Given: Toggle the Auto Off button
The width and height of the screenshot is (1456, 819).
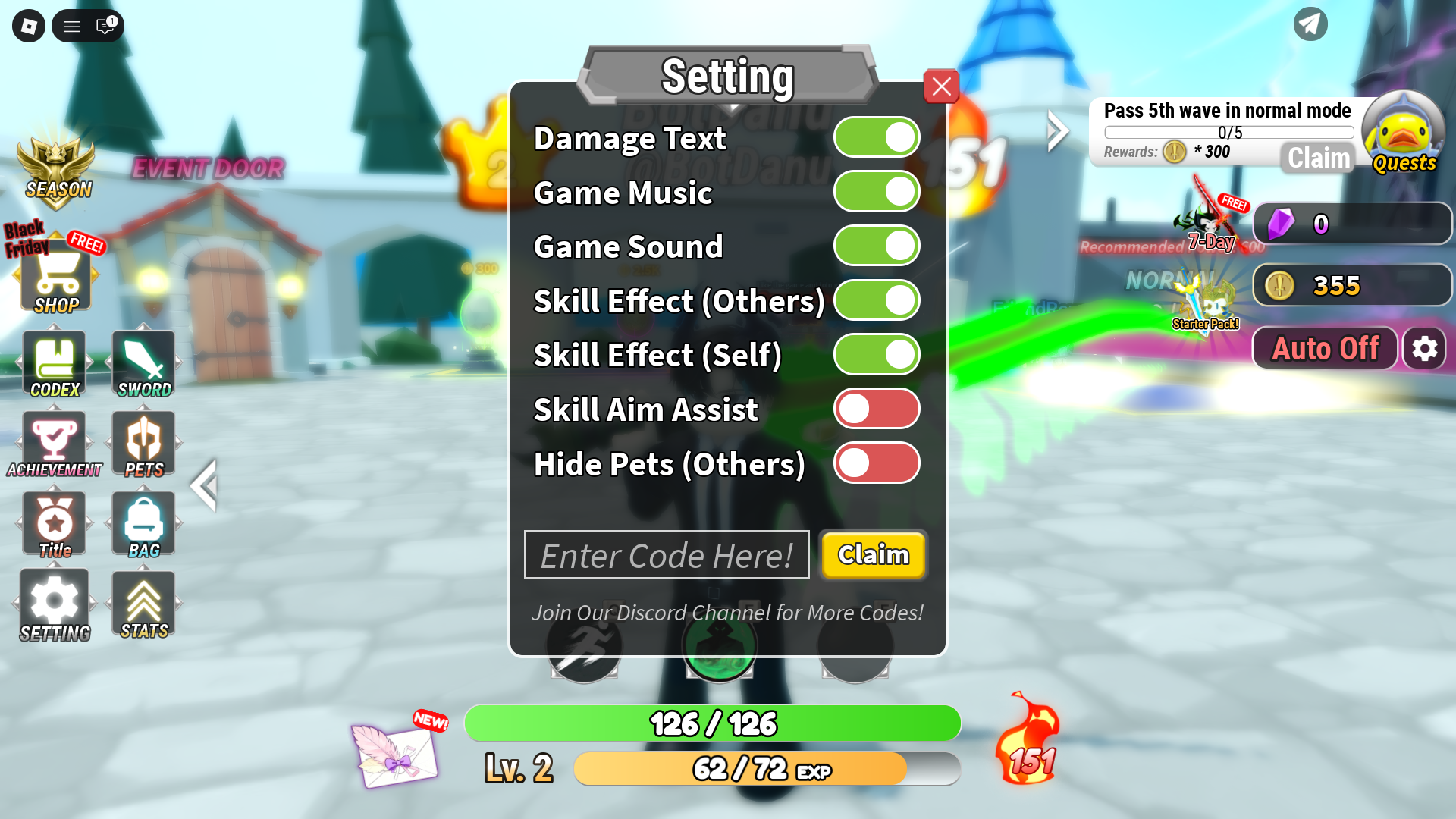Looking at the screenshot, I should (1325, 347).
